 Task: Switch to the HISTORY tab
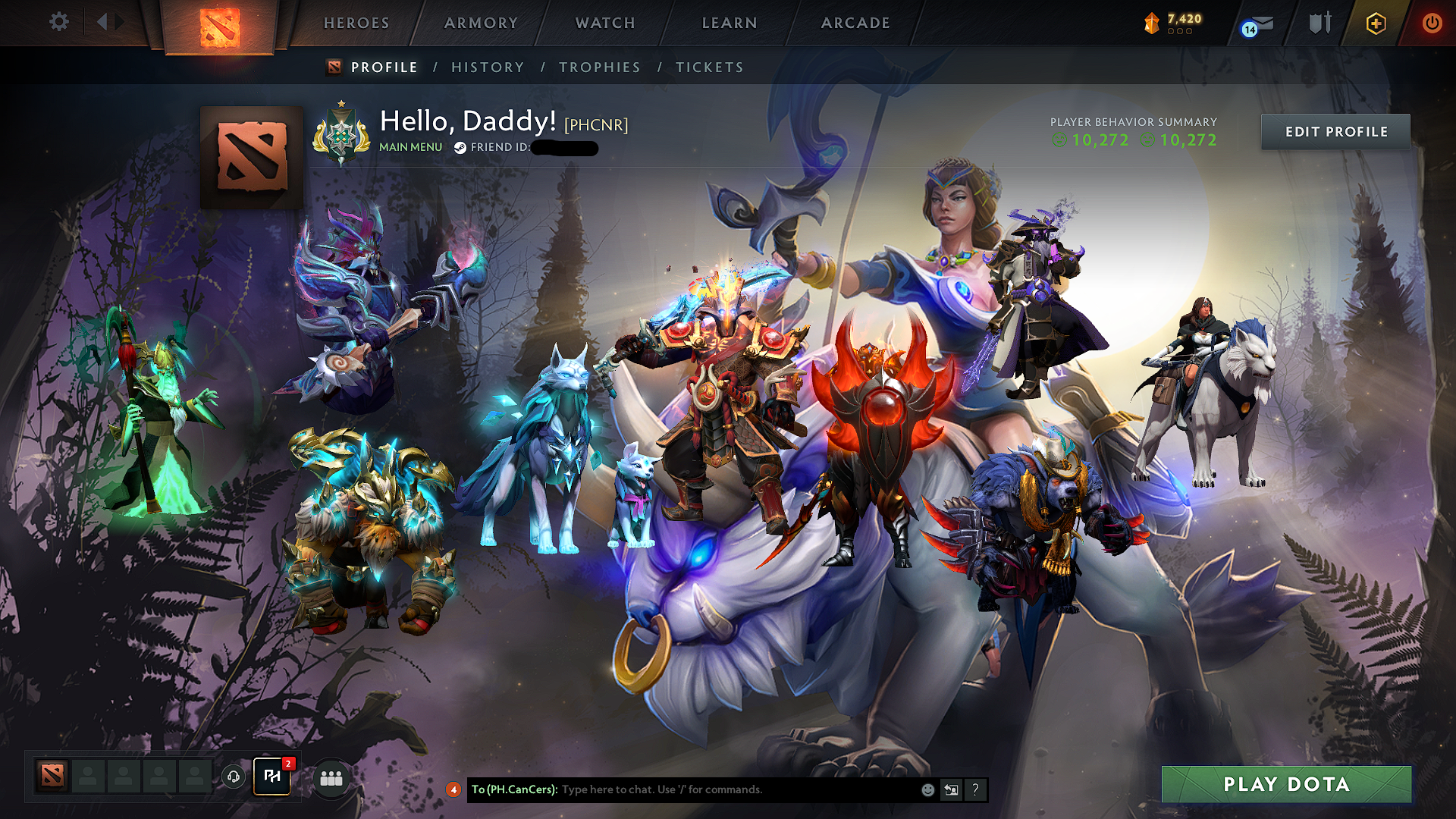[488, 67]
